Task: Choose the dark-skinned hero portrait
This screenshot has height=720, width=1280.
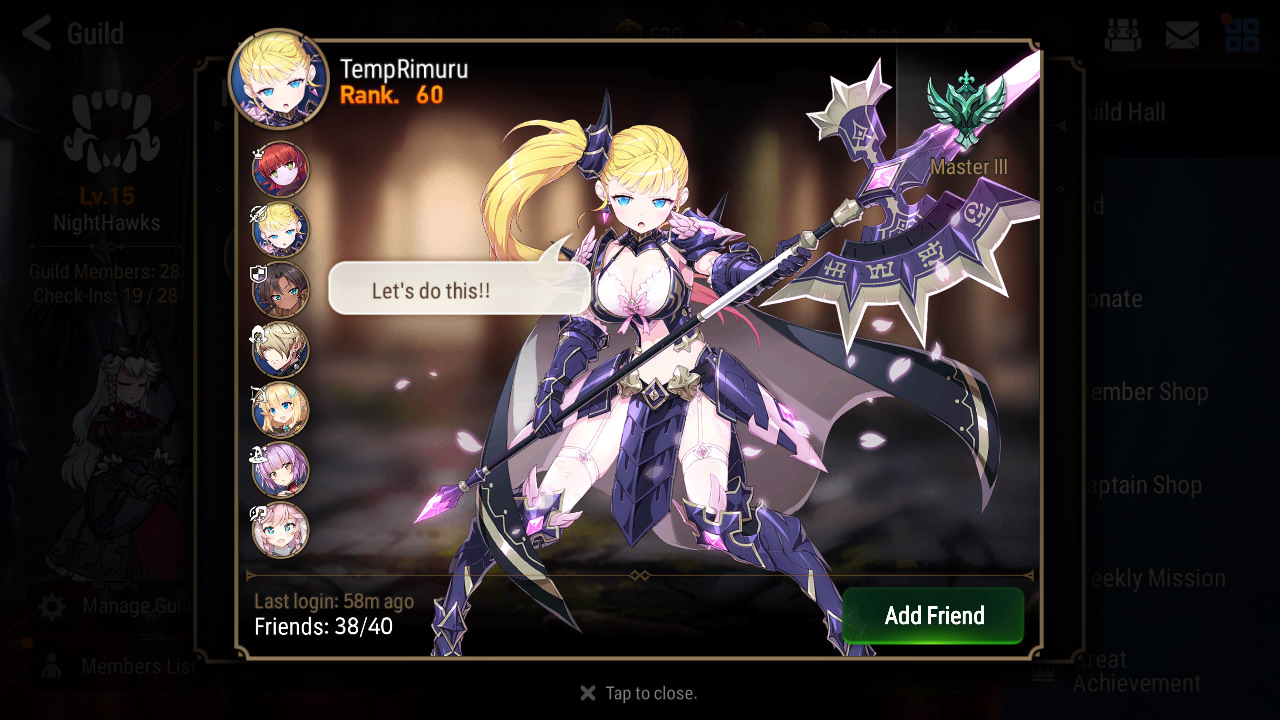Action: coord(280,290)
